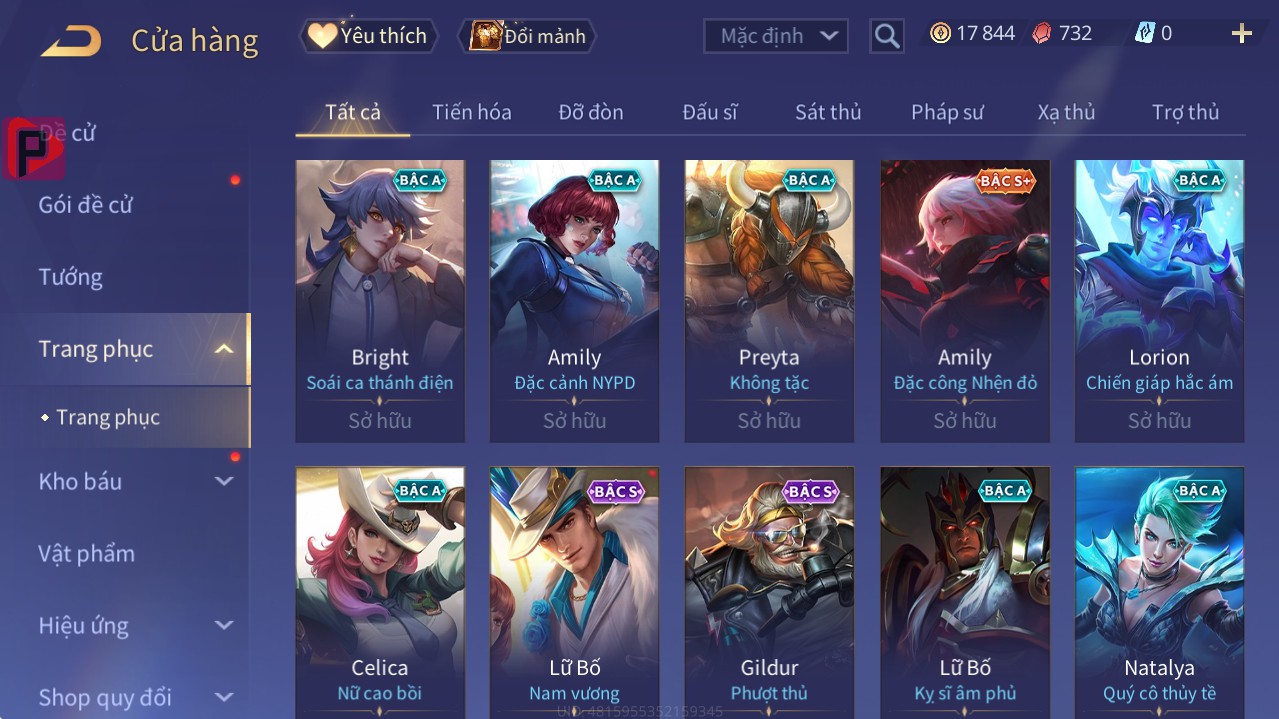Switch to the Trợ thủ tab

(1185, 112)
